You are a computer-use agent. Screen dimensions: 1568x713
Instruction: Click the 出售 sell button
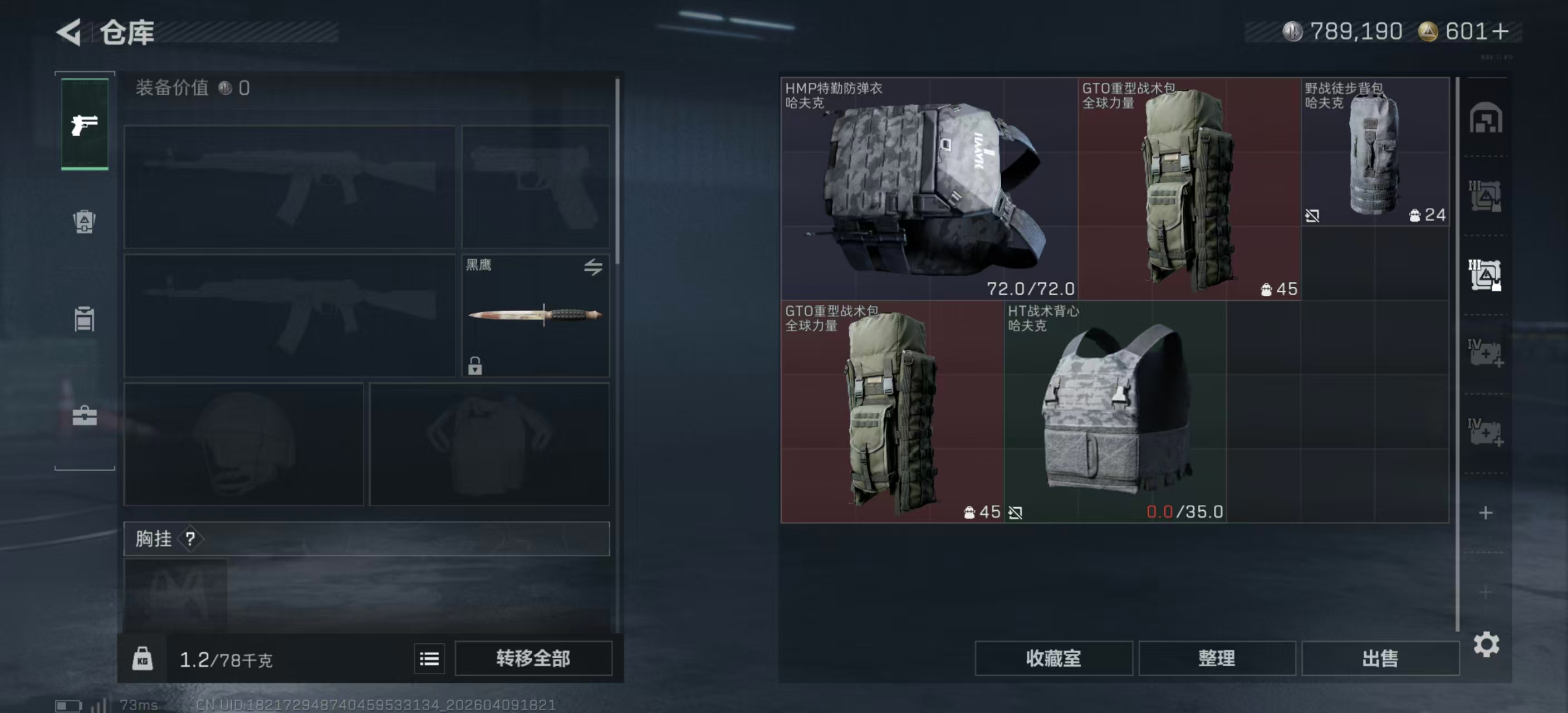[x=1380, y=658]
